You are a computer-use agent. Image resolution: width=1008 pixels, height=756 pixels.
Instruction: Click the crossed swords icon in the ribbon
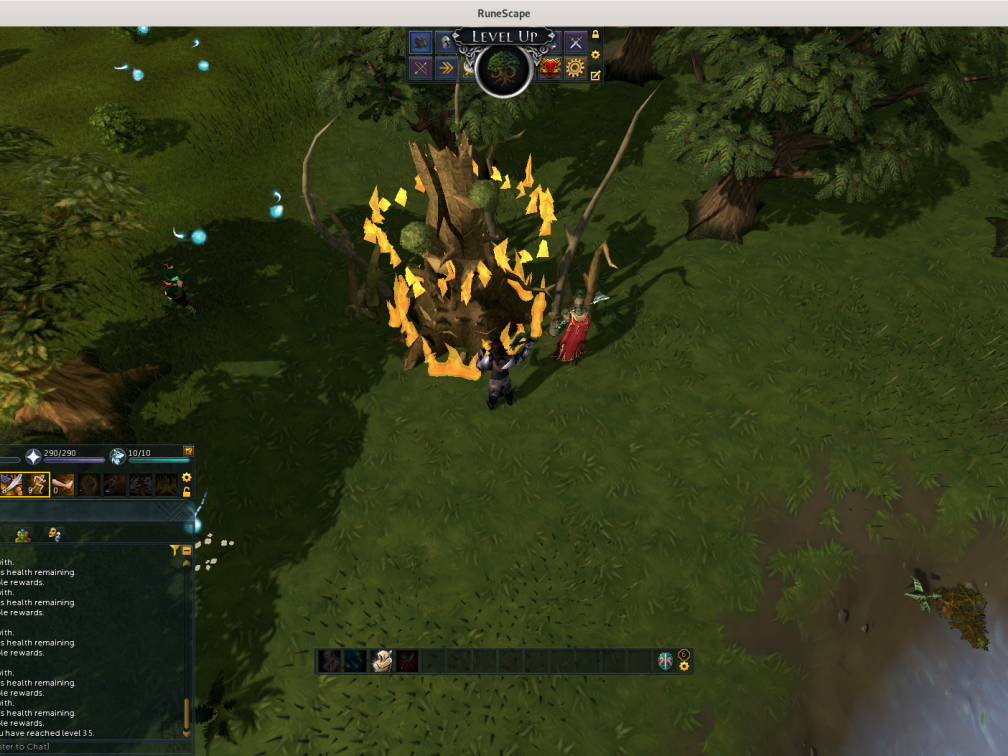(575, 42)
